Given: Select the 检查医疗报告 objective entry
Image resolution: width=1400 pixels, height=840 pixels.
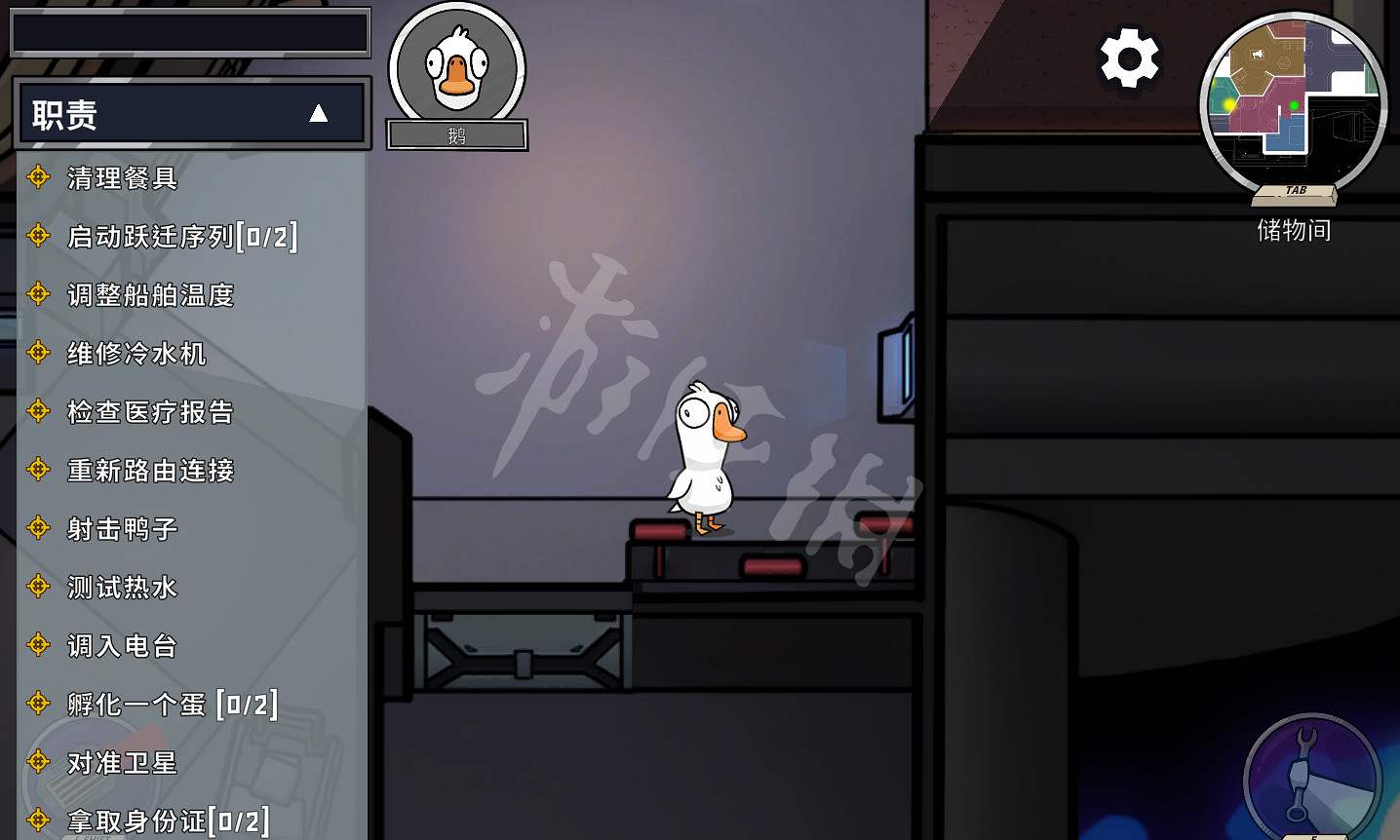Looking at the screenshot, I should coord(151,411).
